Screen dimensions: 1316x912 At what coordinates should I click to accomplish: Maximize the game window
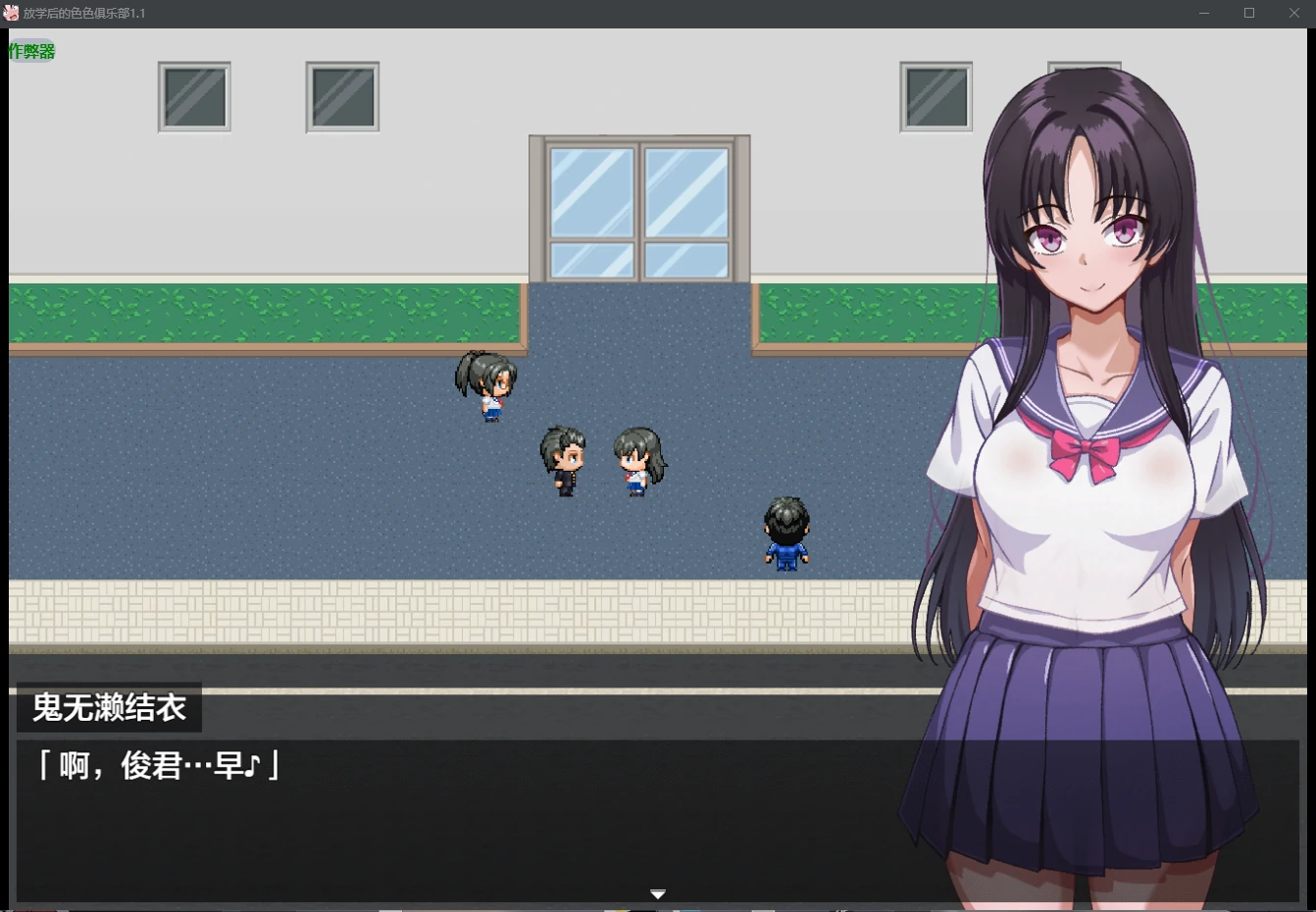[1249, 13]
